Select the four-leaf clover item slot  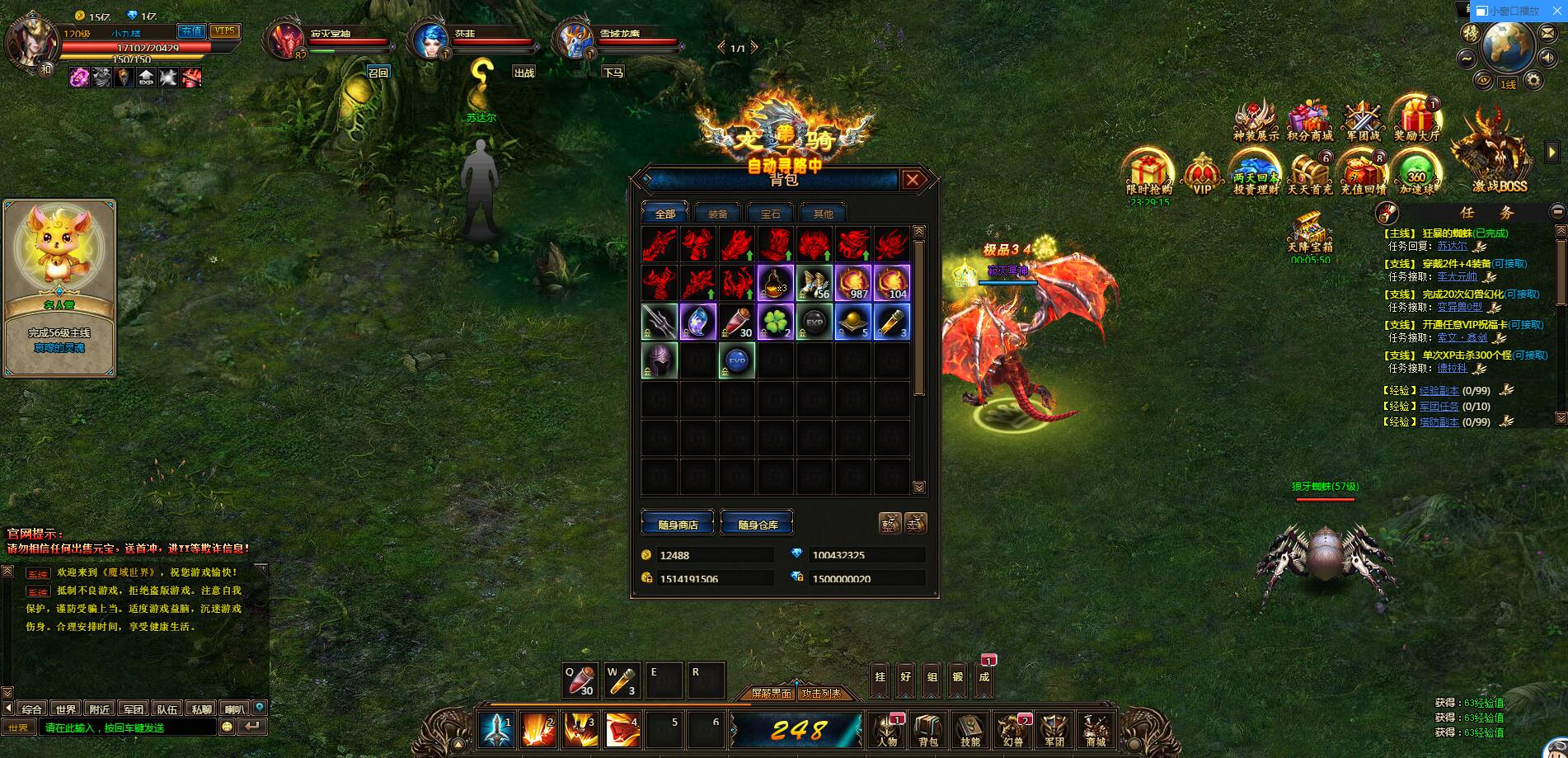(775, 322)
